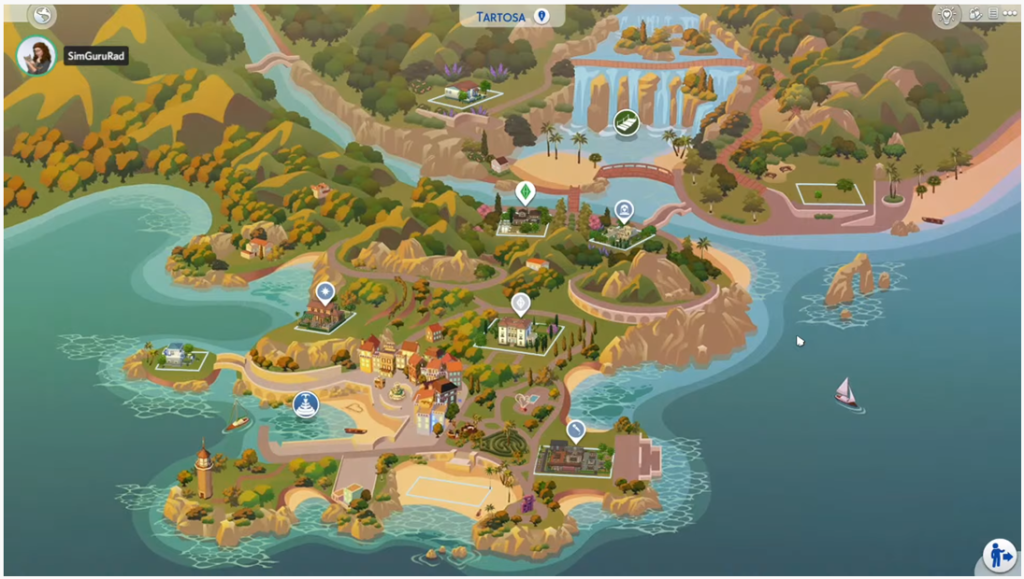The width and height of the screenshot is (1024, 579).
Task: Open the three-dots options menu
Action: coord(1007,15)
